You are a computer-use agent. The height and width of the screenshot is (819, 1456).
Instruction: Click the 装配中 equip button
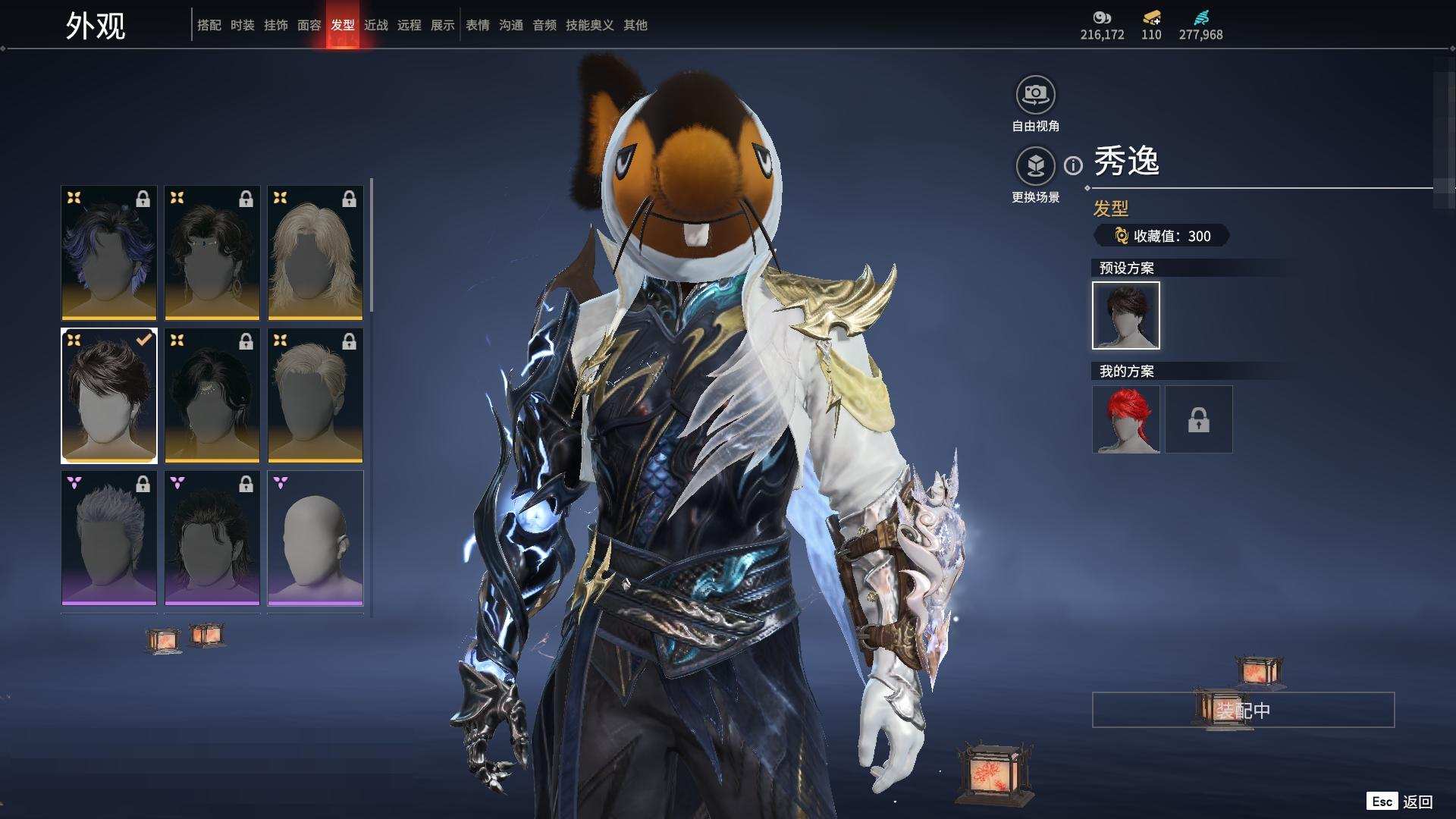[1243, 710]
